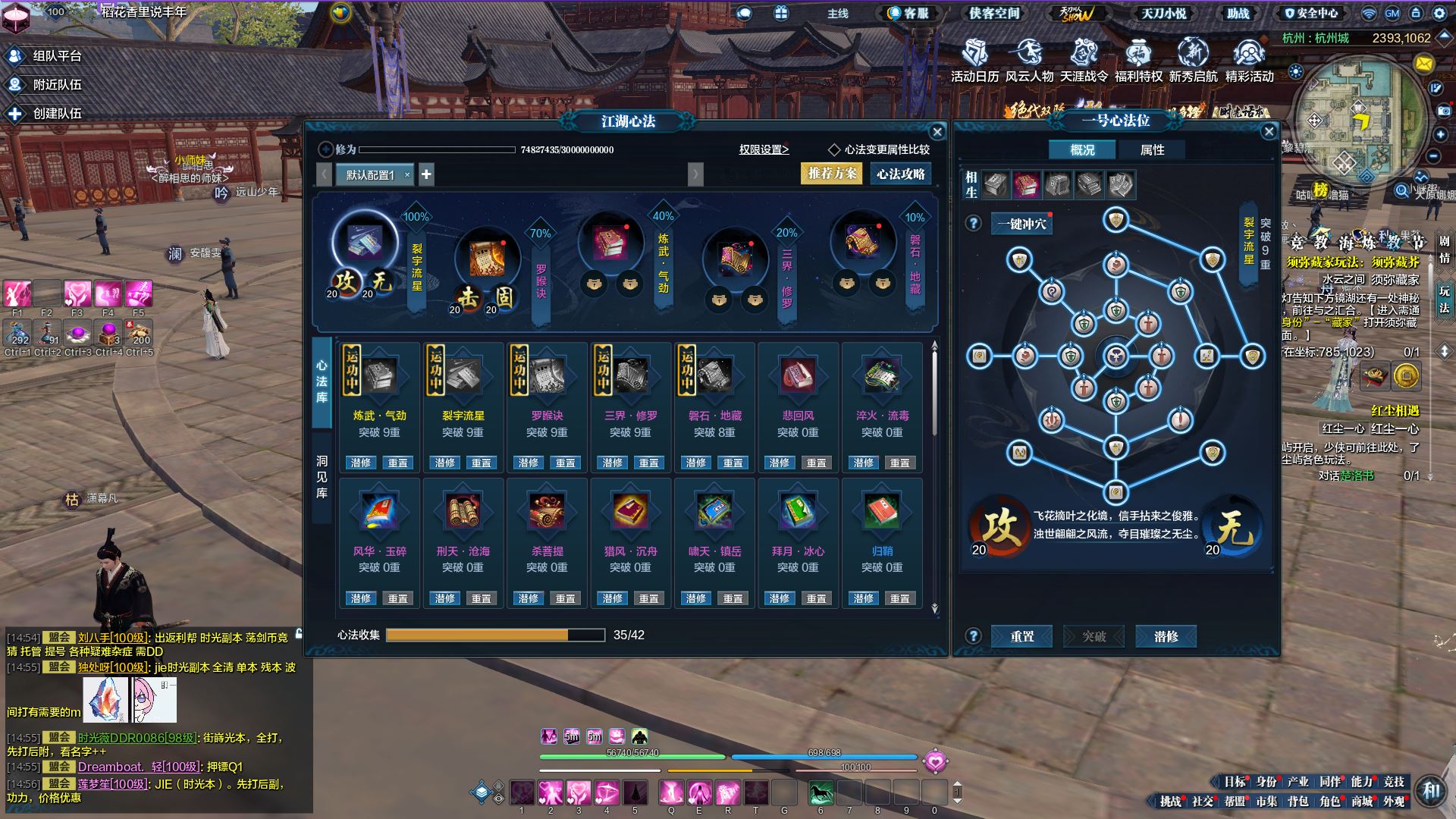The width and height of the screenshot is (1456, 819).
Task: Open the 心法攻略 guide
Action: [x=901, y=174]
